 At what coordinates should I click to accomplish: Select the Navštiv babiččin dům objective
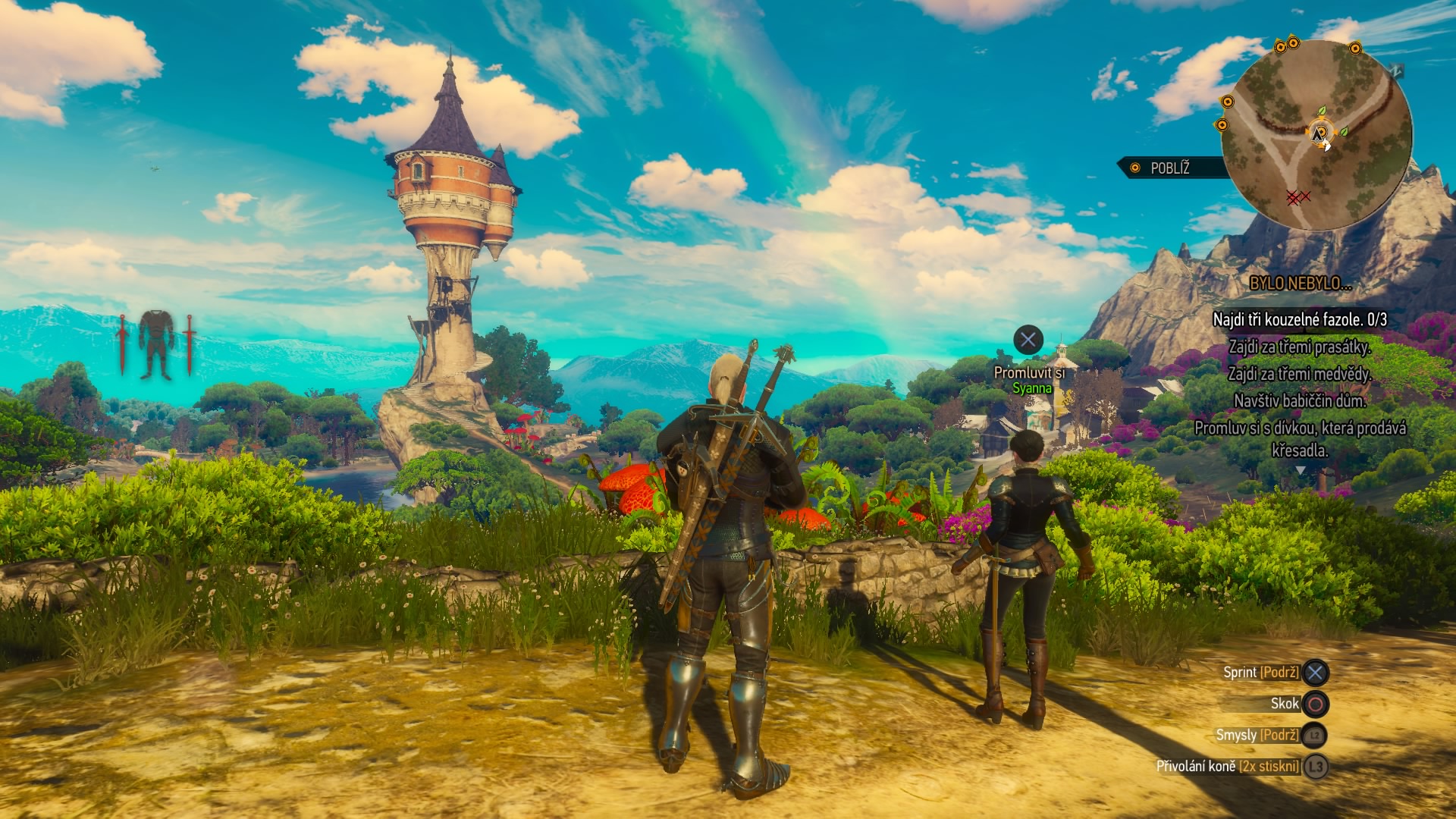point(1300,400)
